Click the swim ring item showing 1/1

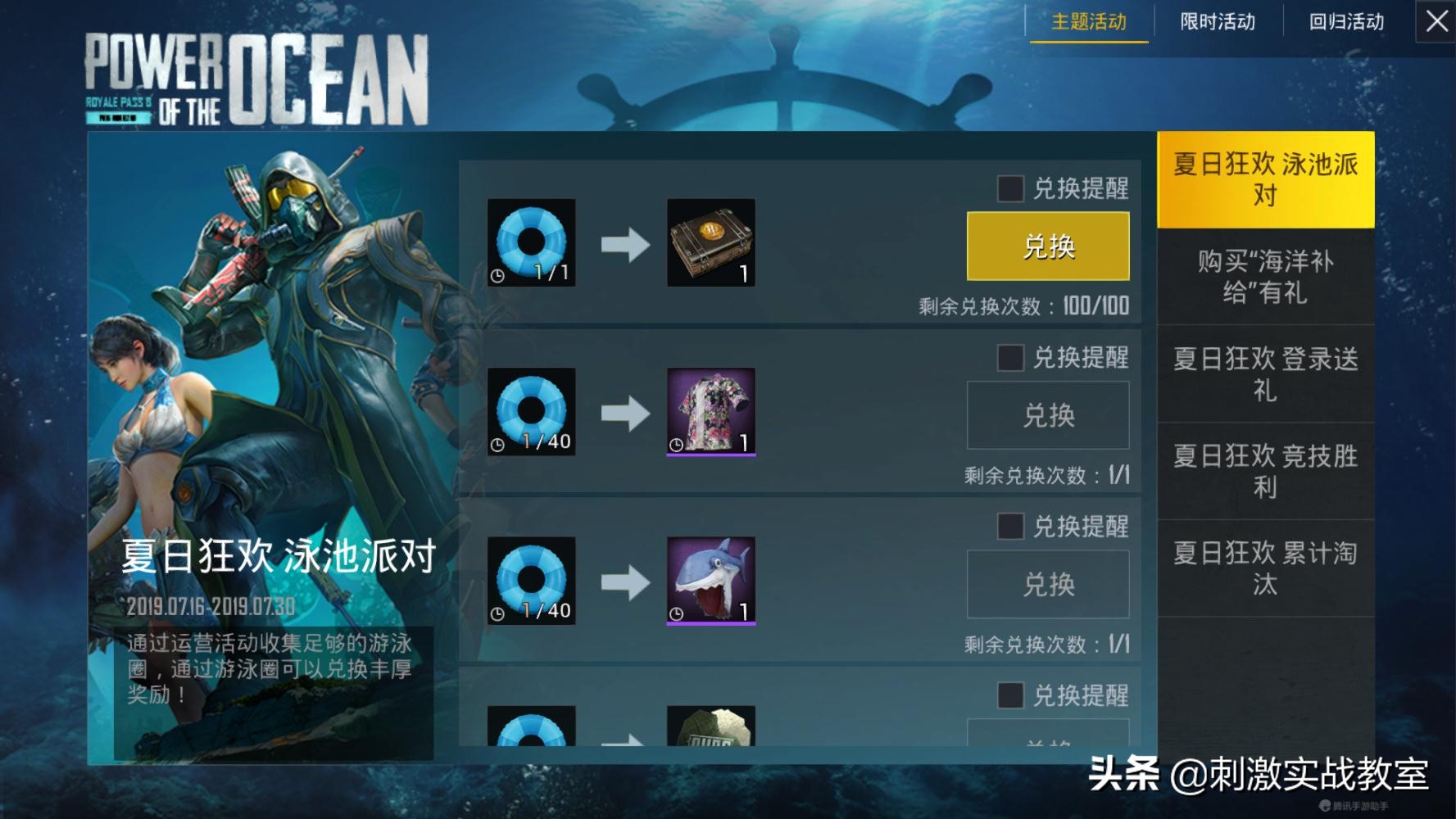(530, 242)
